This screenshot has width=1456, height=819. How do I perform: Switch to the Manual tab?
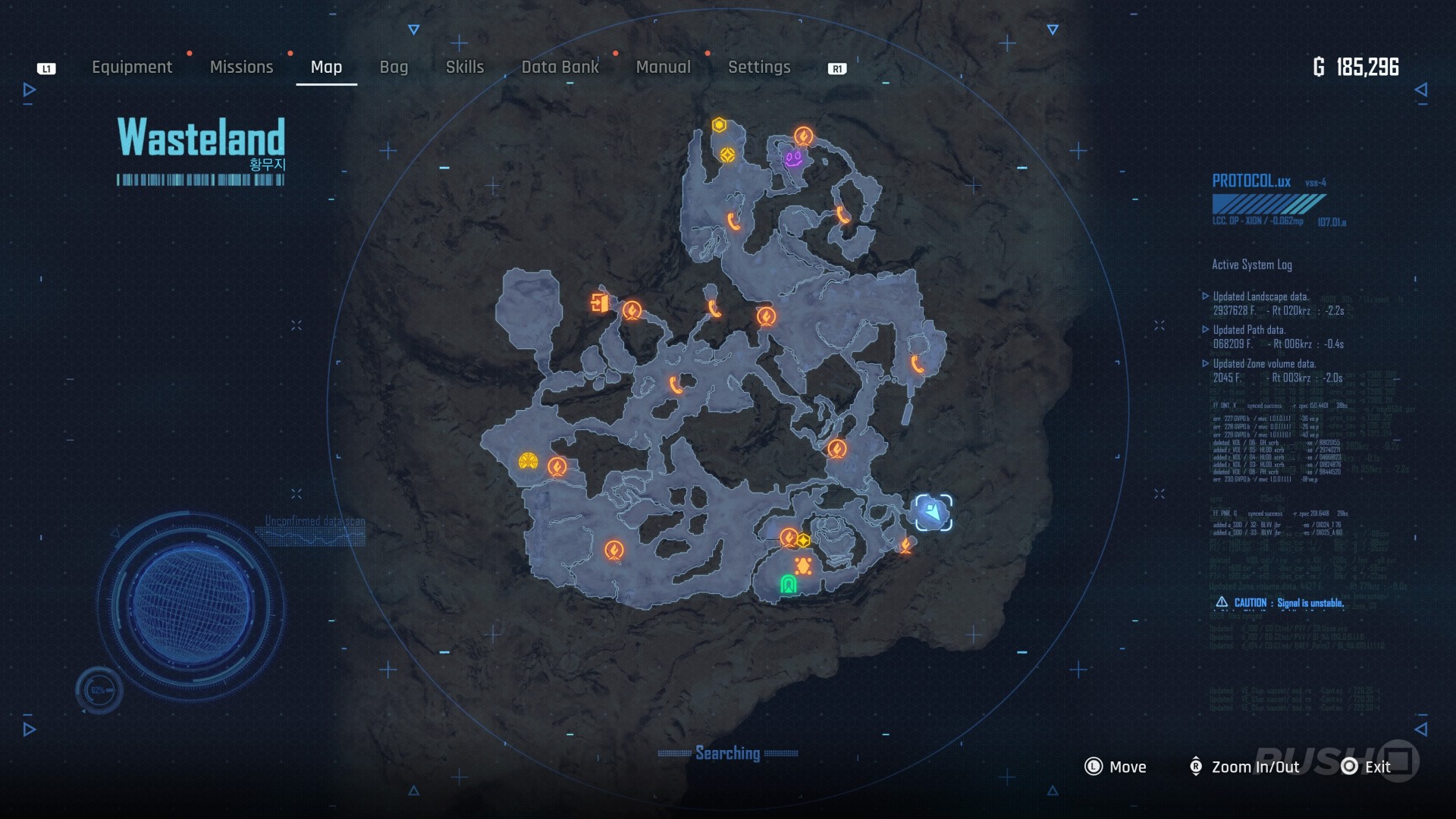(663, 67)
